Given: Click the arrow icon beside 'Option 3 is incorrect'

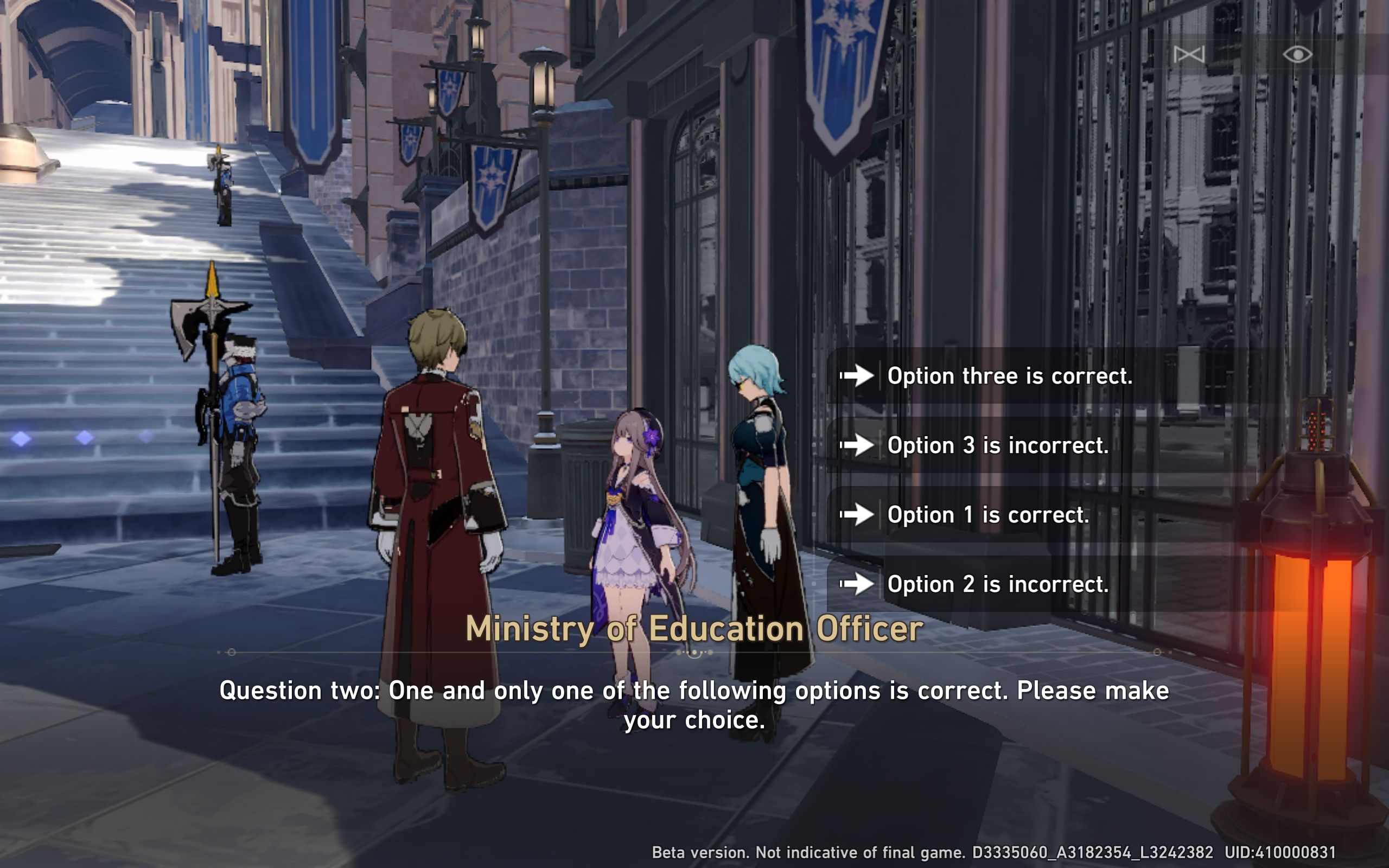Looking at the screenshot, I should point(859,446).
